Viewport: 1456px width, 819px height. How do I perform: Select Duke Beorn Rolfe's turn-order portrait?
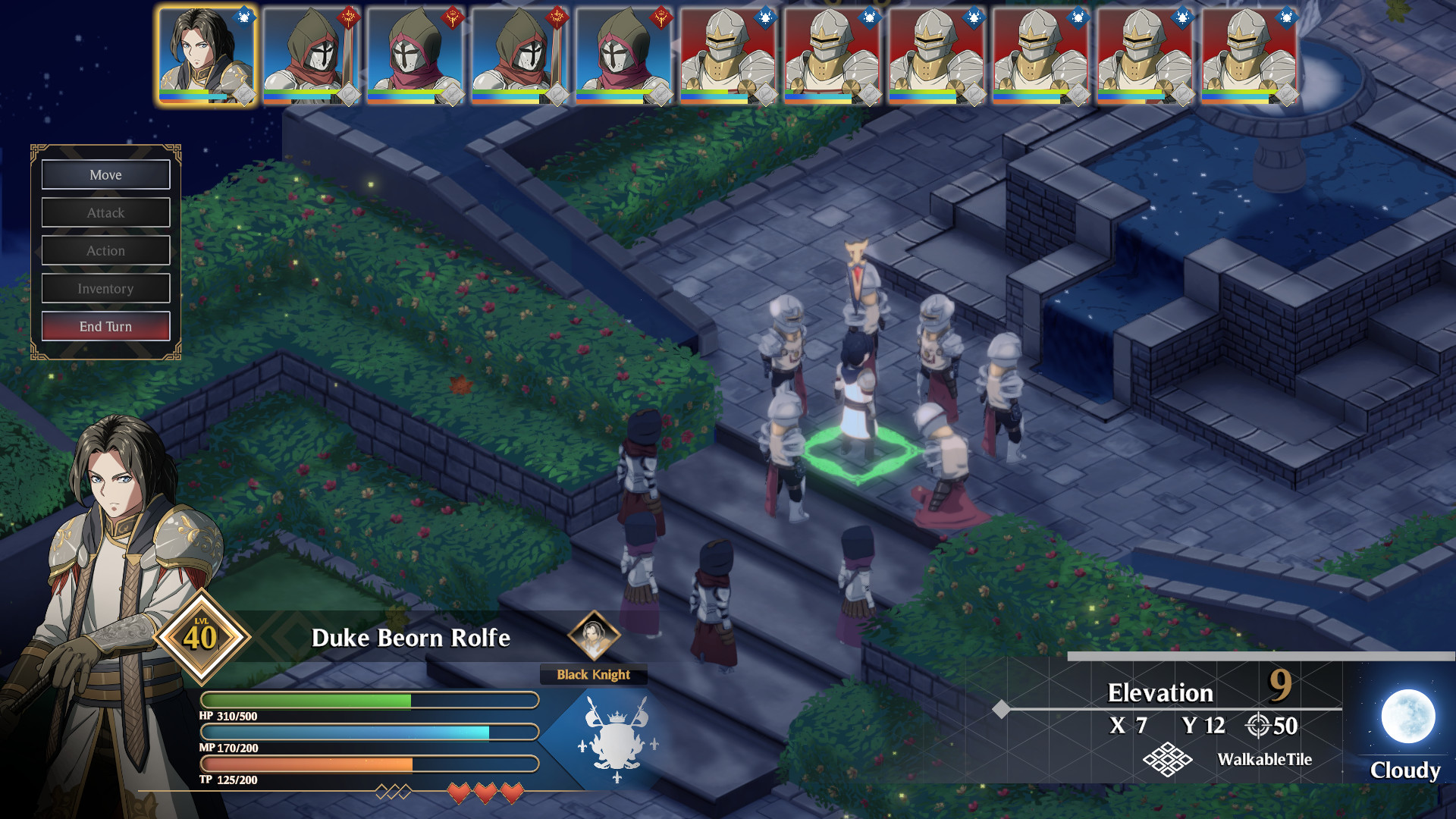[206, 55]
